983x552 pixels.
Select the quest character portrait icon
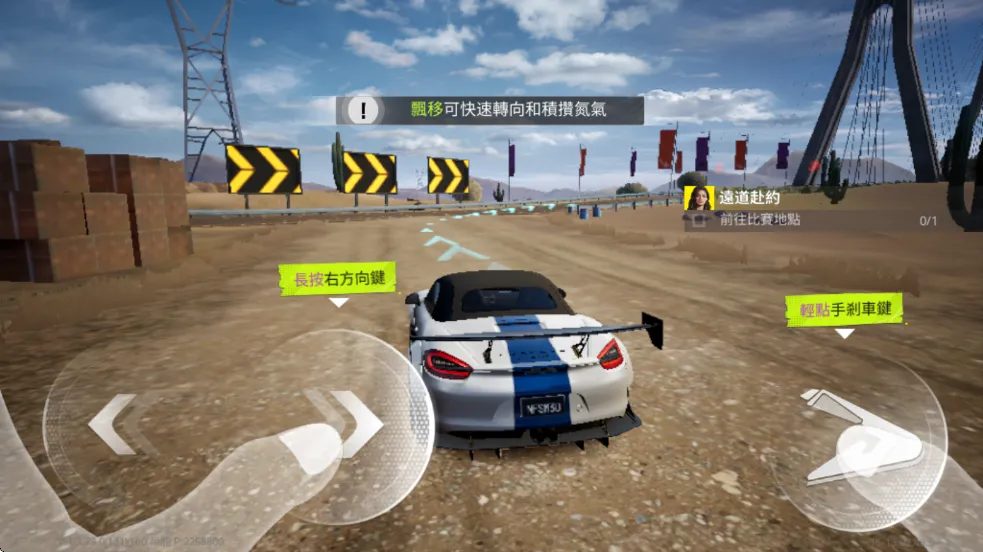(699, 198)
